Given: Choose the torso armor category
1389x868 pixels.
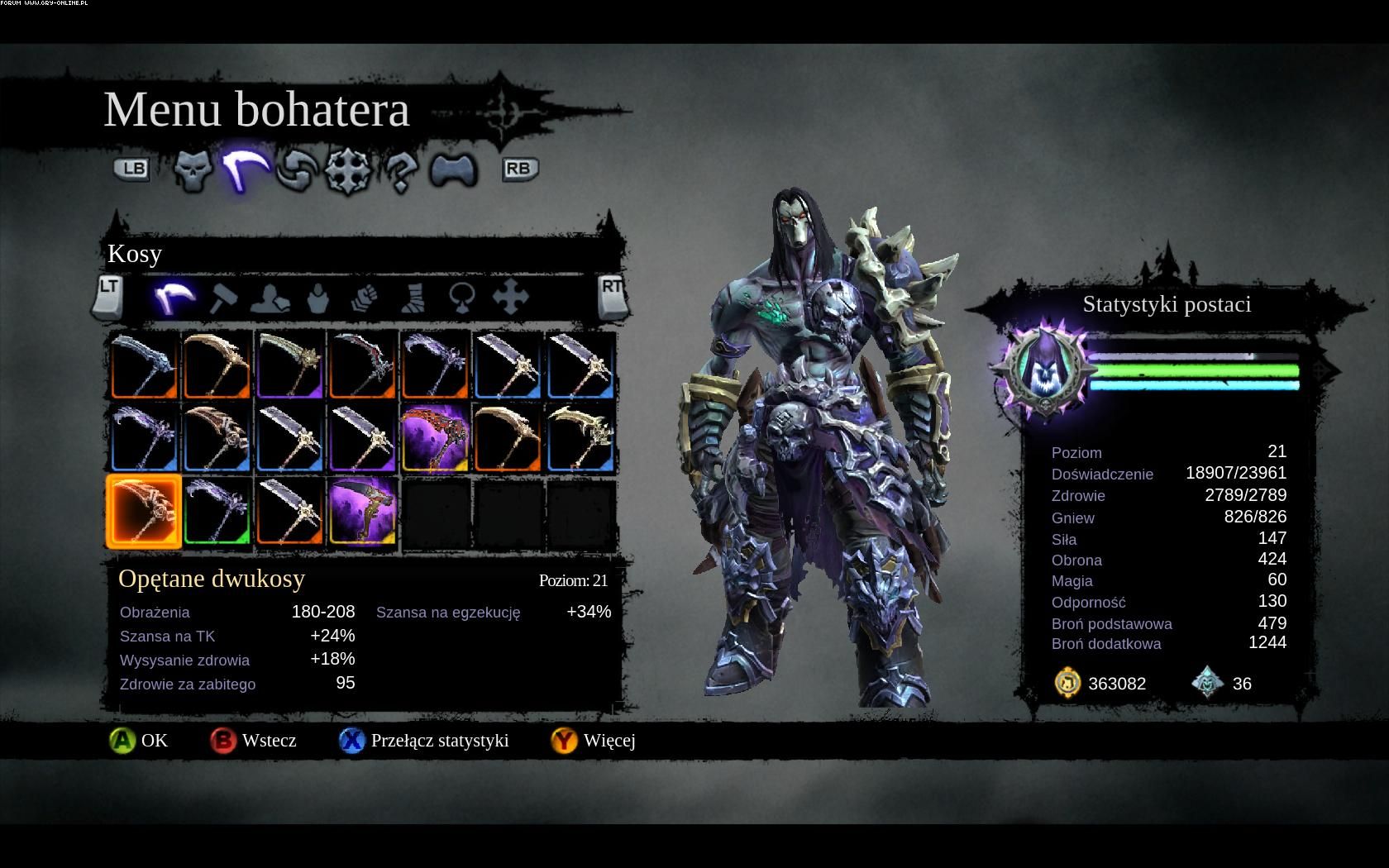Looking at the screenshot, I should tap(318, 298).
